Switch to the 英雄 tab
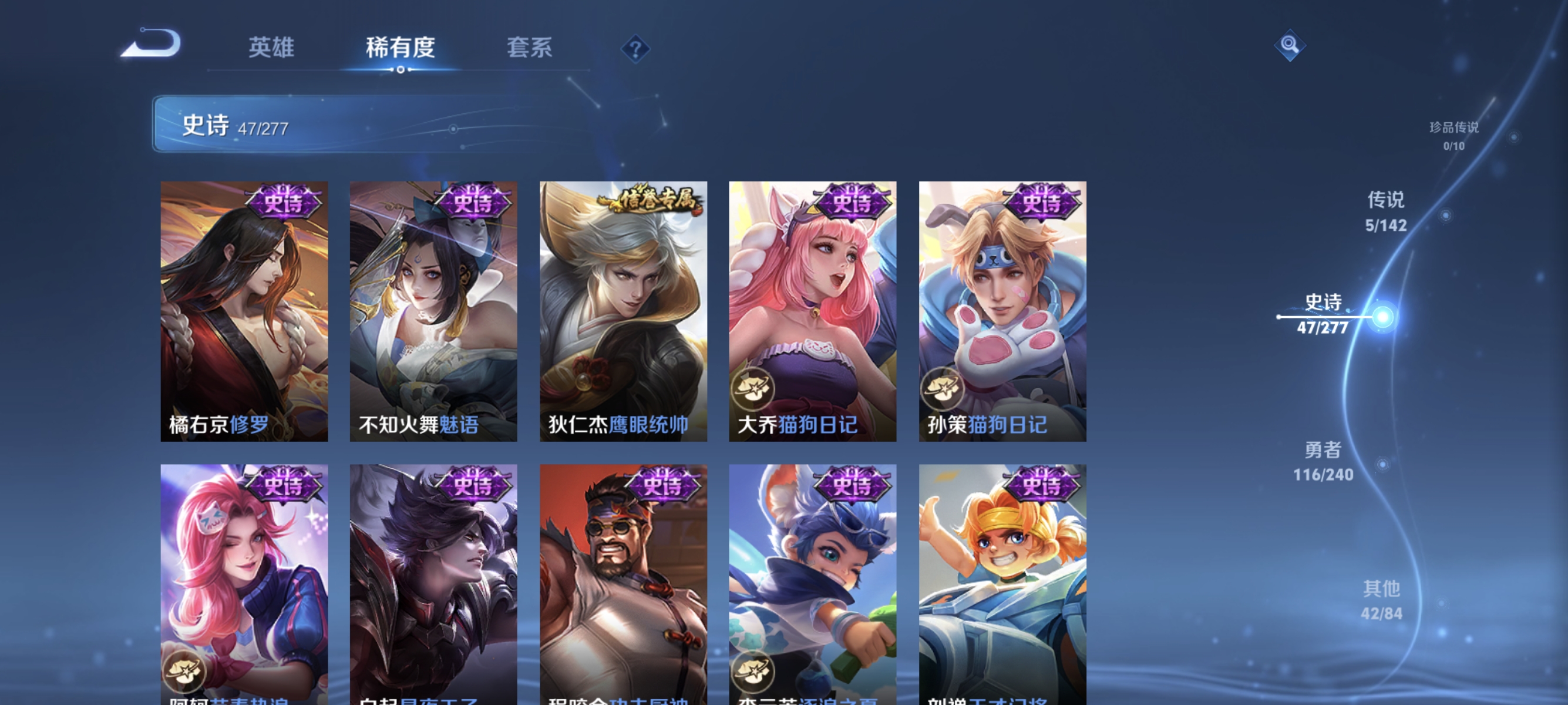The width and height of the screenshot is (1568, 705). (271, 49)
